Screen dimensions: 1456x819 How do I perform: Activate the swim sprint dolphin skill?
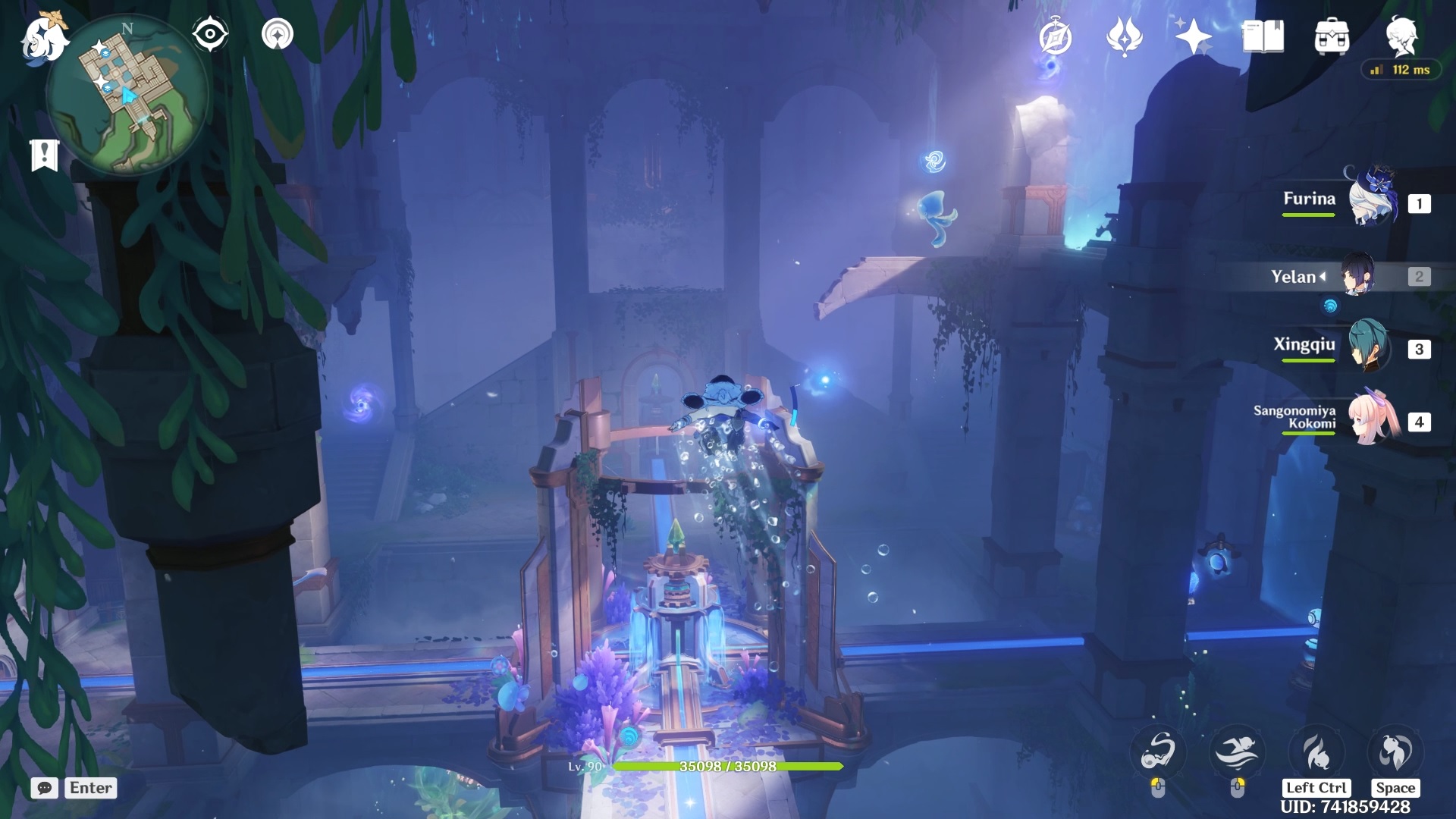pos(1236,752)
